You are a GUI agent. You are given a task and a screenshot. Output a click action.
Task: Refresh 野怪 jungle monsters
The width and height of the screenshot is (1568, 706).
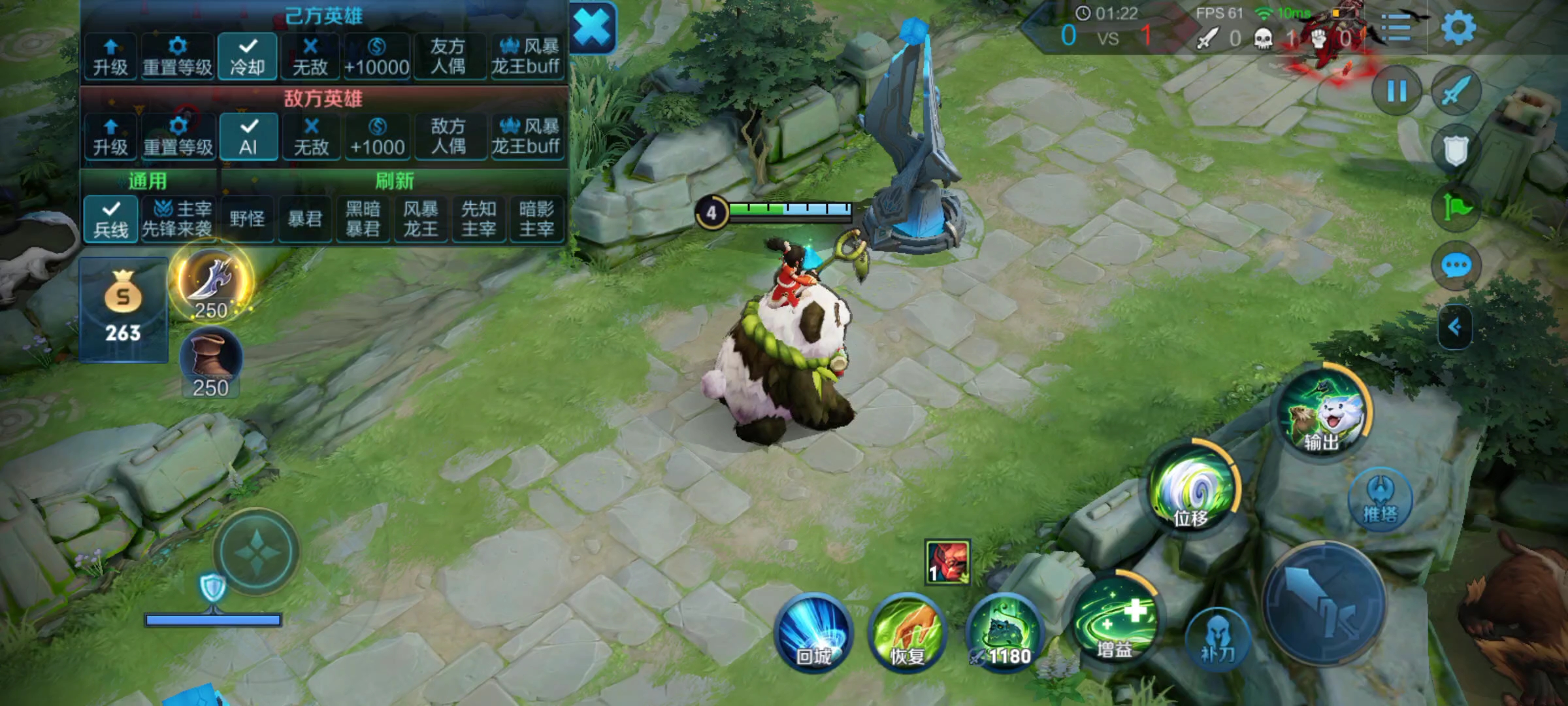pos(247,219)
